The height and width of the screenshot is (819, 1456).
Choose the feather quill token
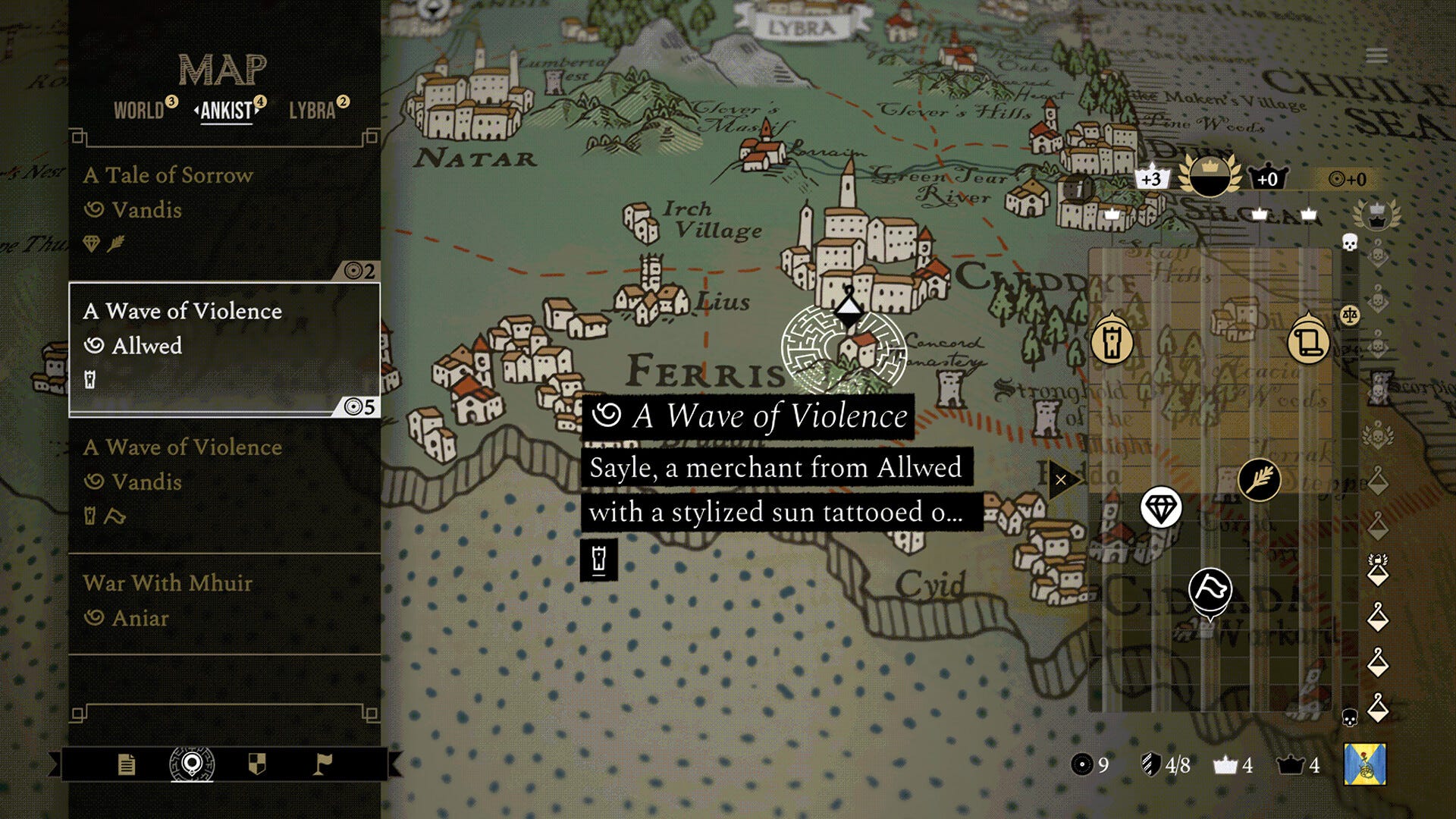(1259, 479)
